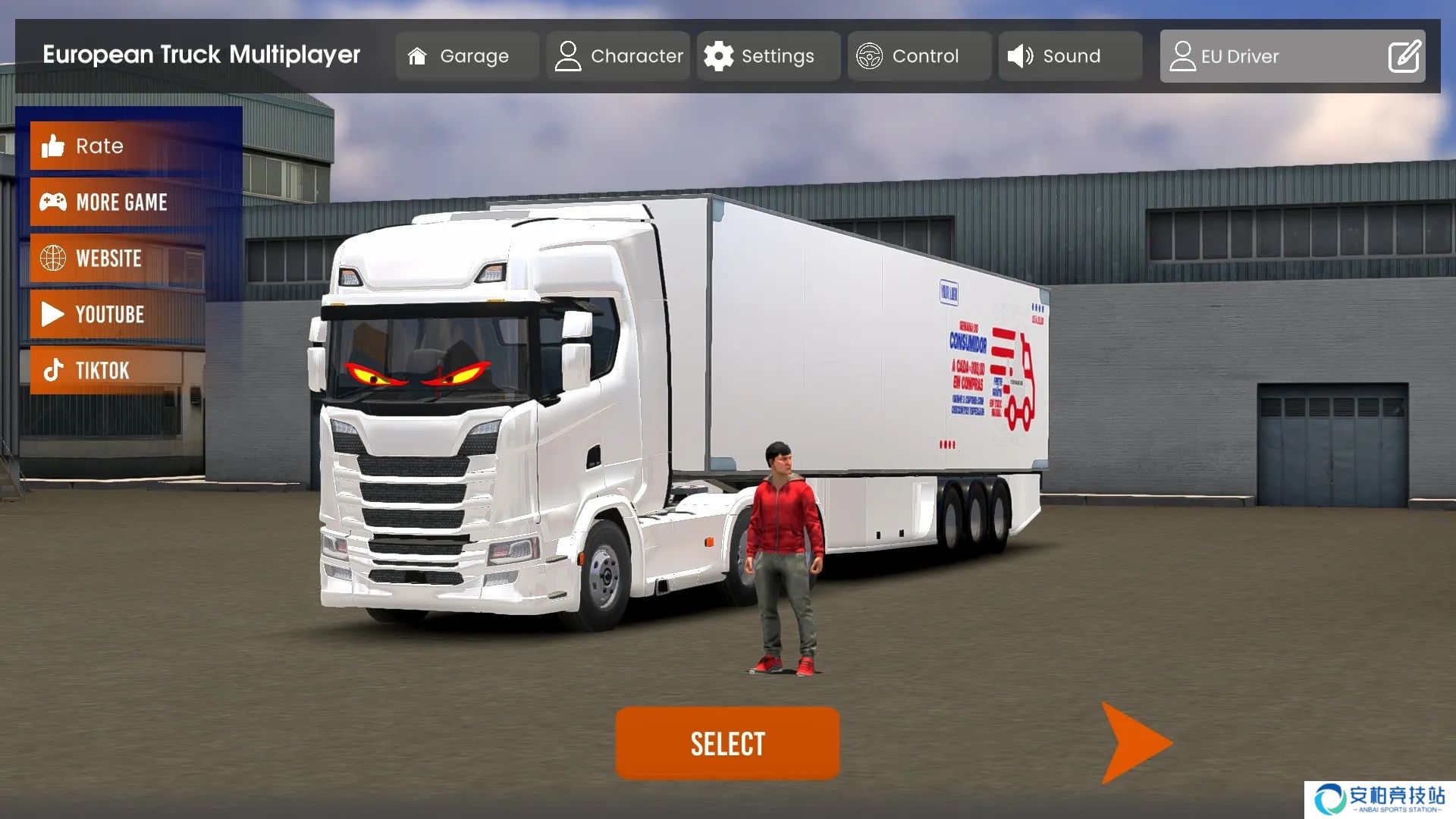Open the Control options
The width and height of the screenshot is (1456, 819).
(x=918, y=56)
